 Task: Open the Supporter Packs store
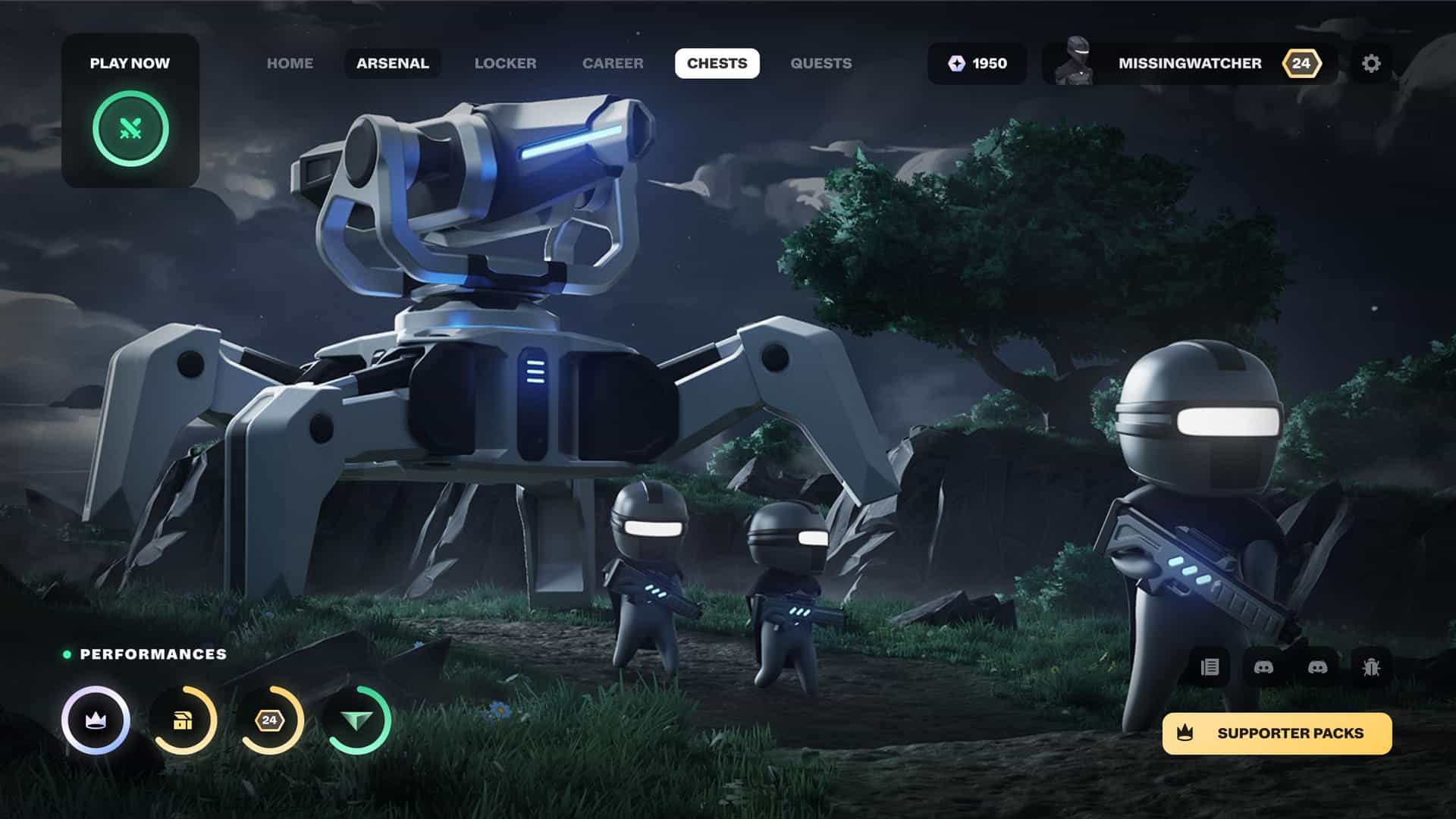tap(1277, 733)
